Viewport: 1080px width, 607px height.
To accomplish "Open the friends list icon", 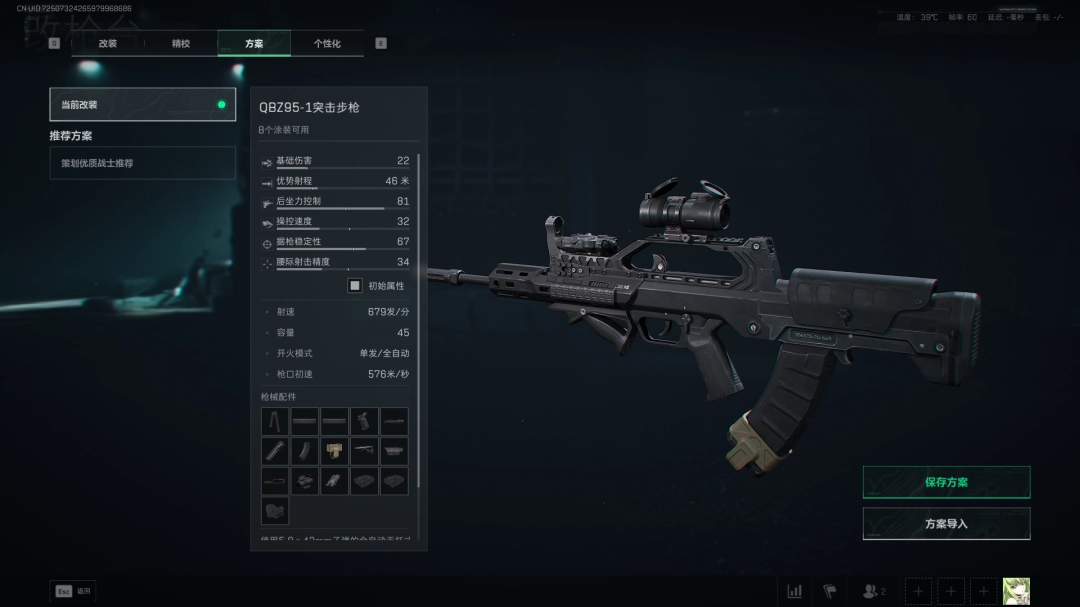I will click(873, 591).
